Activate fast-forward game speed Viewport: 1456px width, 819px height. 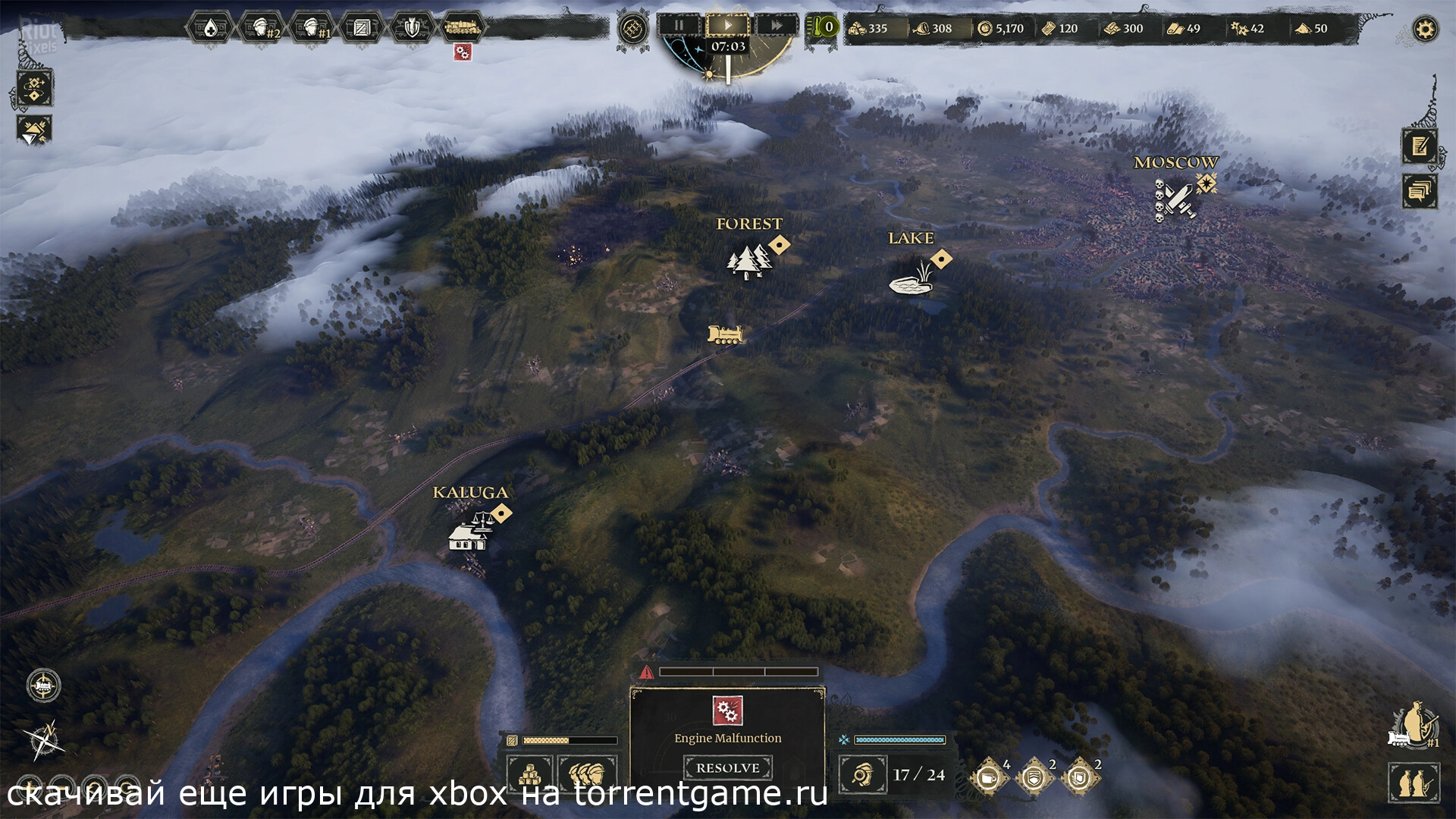776,25
